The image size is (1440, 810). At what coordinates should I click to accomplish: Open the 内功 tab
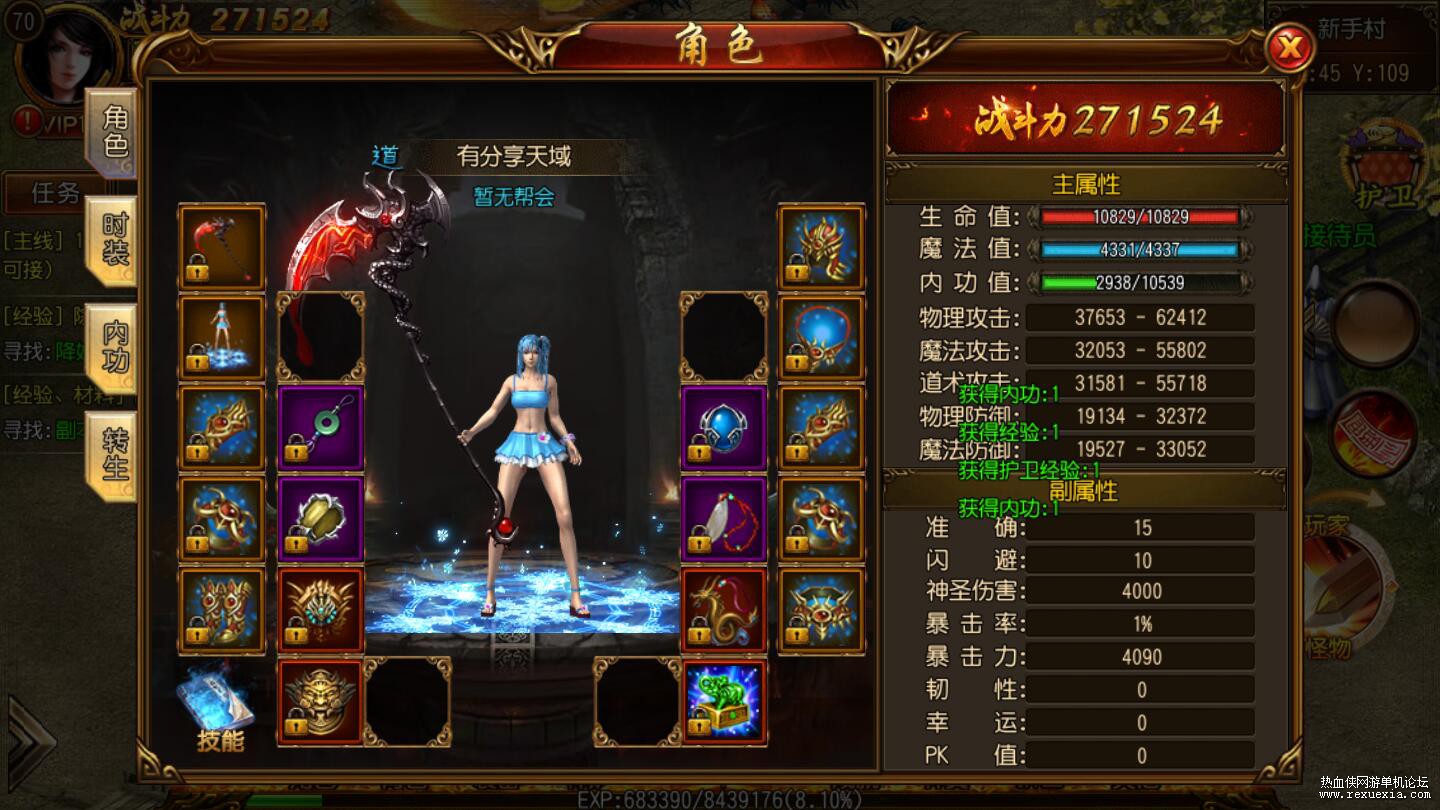click(x=112, y=346)
